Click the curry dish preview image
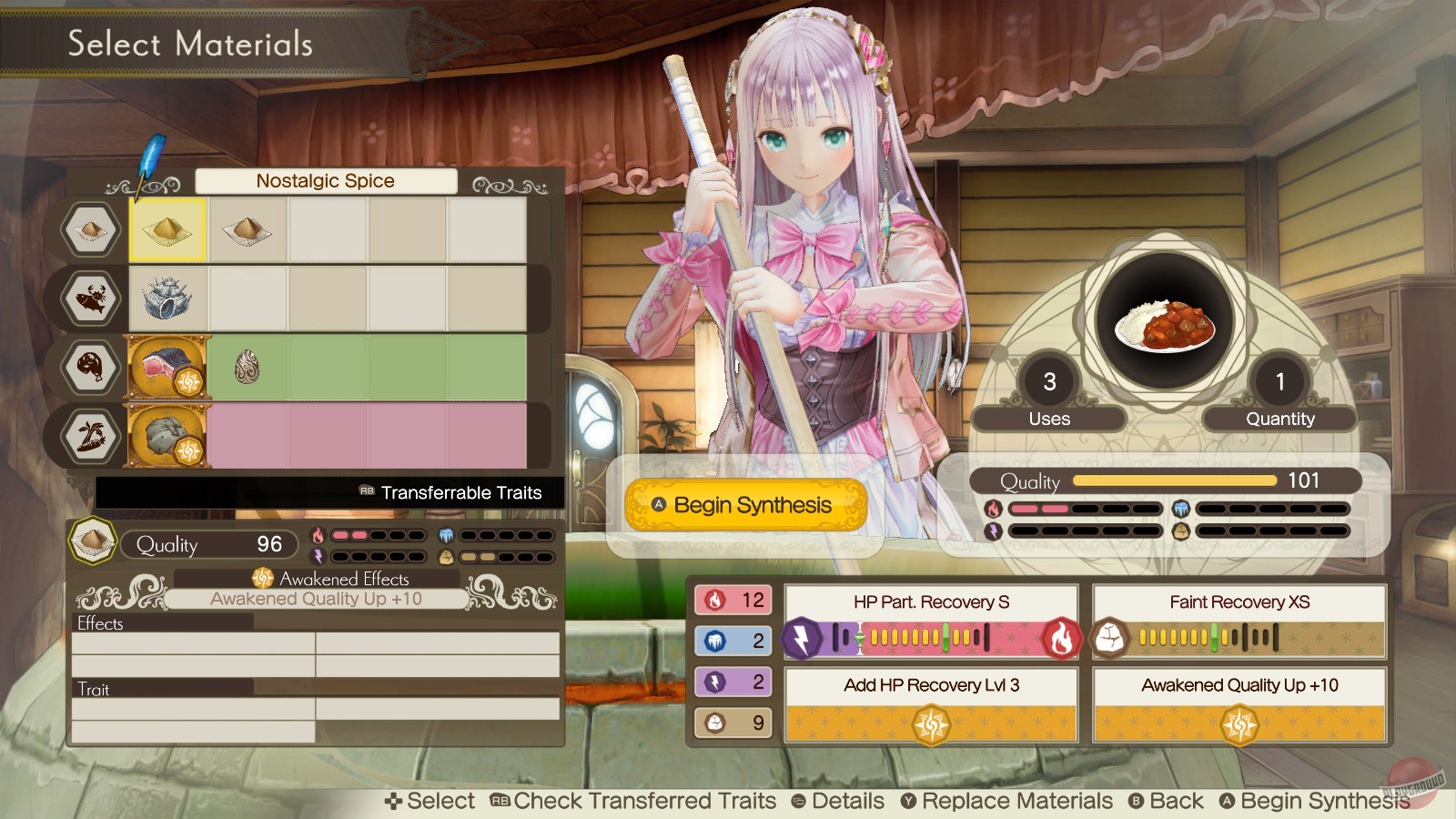 (x=1165, y=328)
